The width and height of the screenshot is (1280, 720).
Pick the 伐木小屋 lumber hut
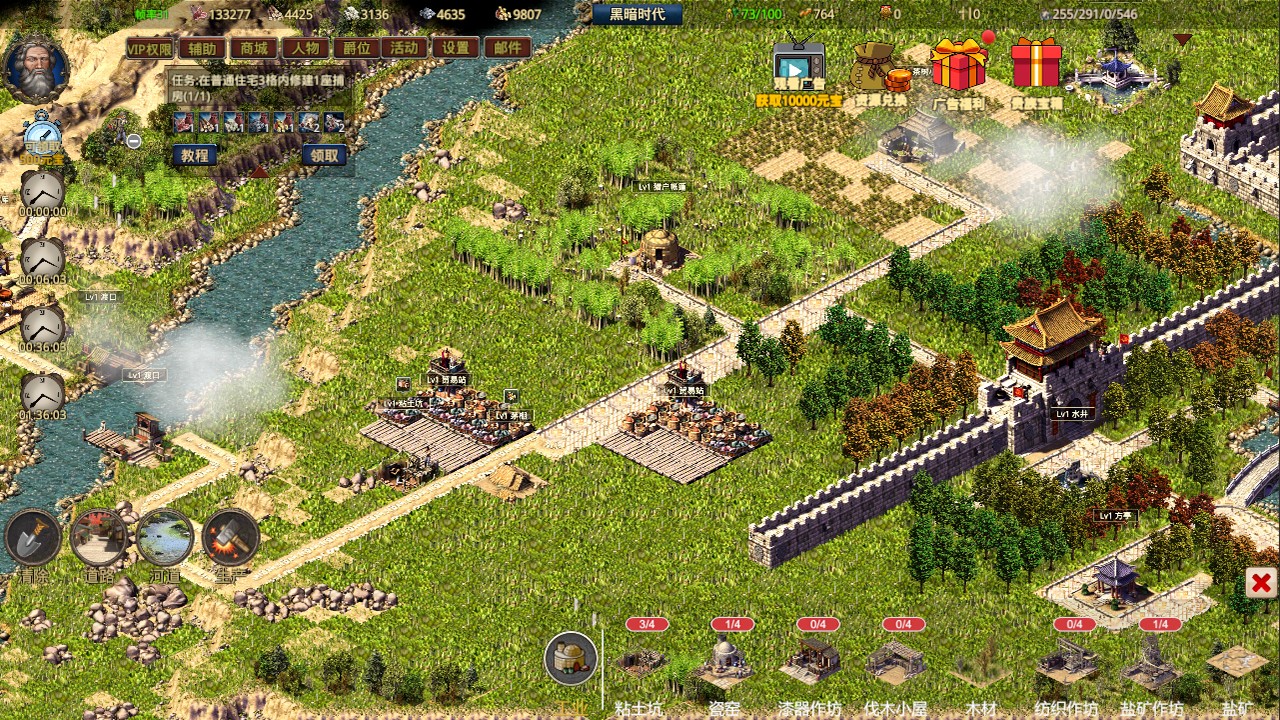click(x=896, y=661)
